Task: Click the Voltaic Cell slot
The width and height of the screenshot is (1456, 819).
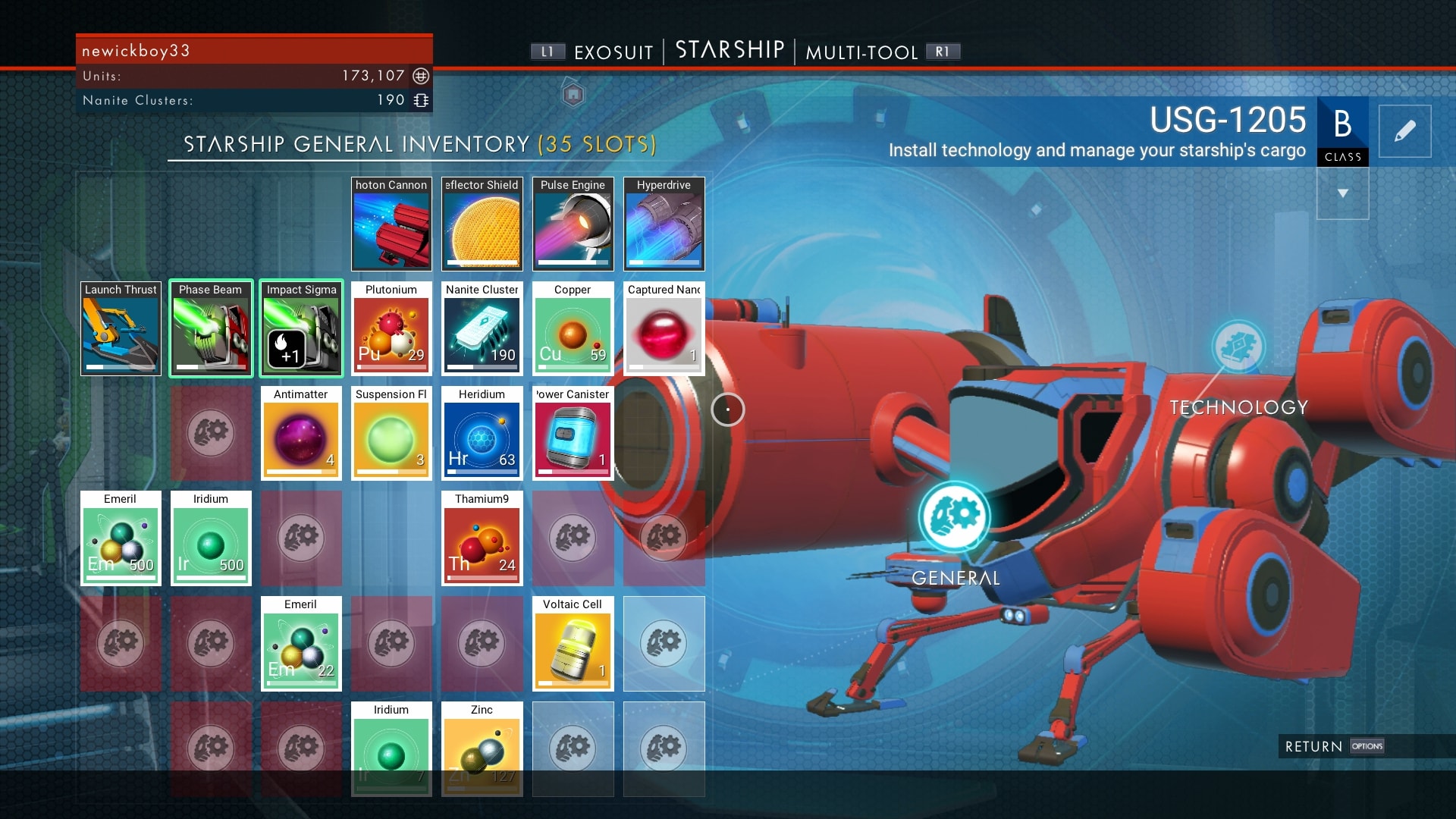Action: point(573,644)
